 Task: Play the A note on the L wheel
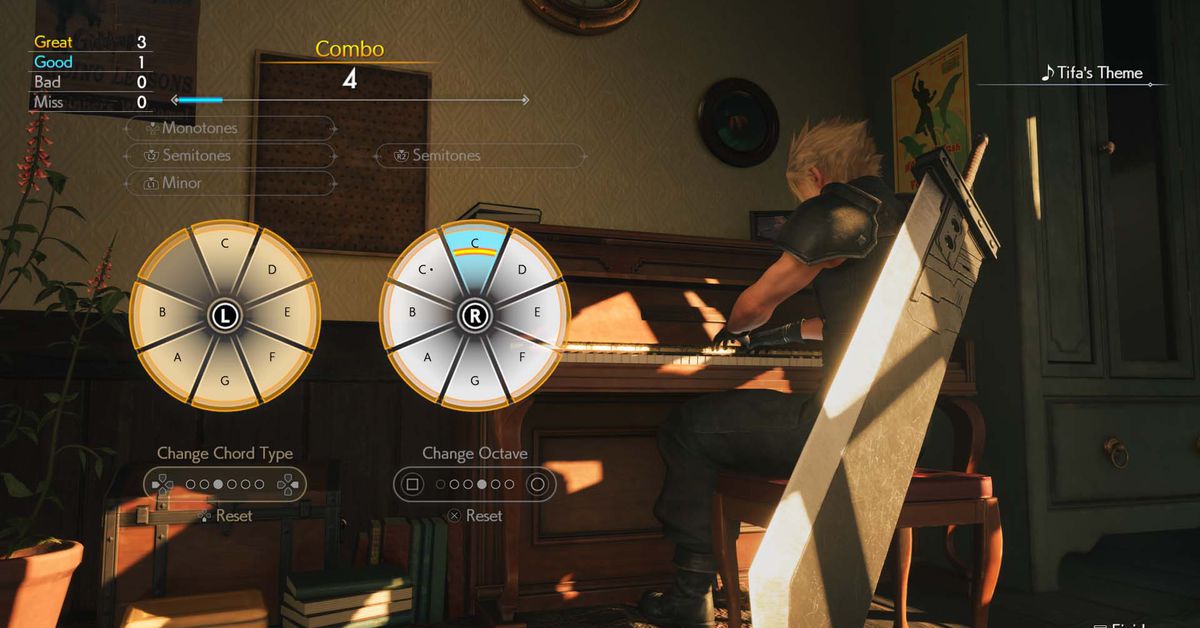click(x=178, y=357)
